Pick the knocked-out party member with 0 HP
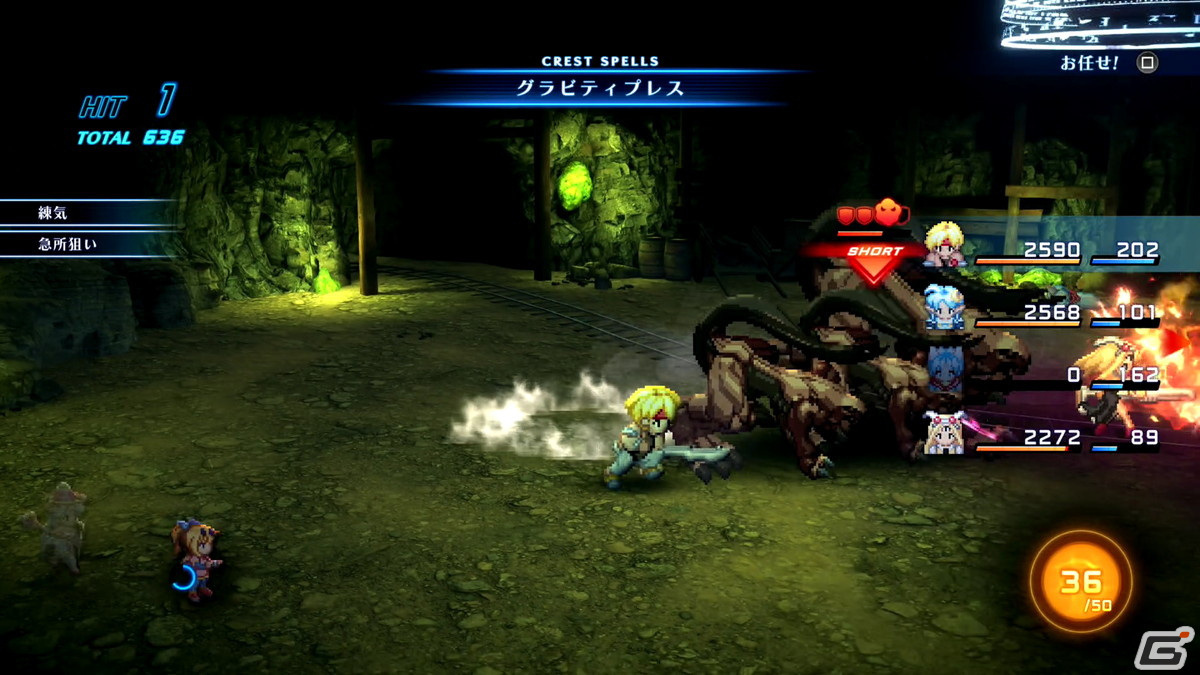Screen dimensions: 1200x675 click(x=944, y=372)
